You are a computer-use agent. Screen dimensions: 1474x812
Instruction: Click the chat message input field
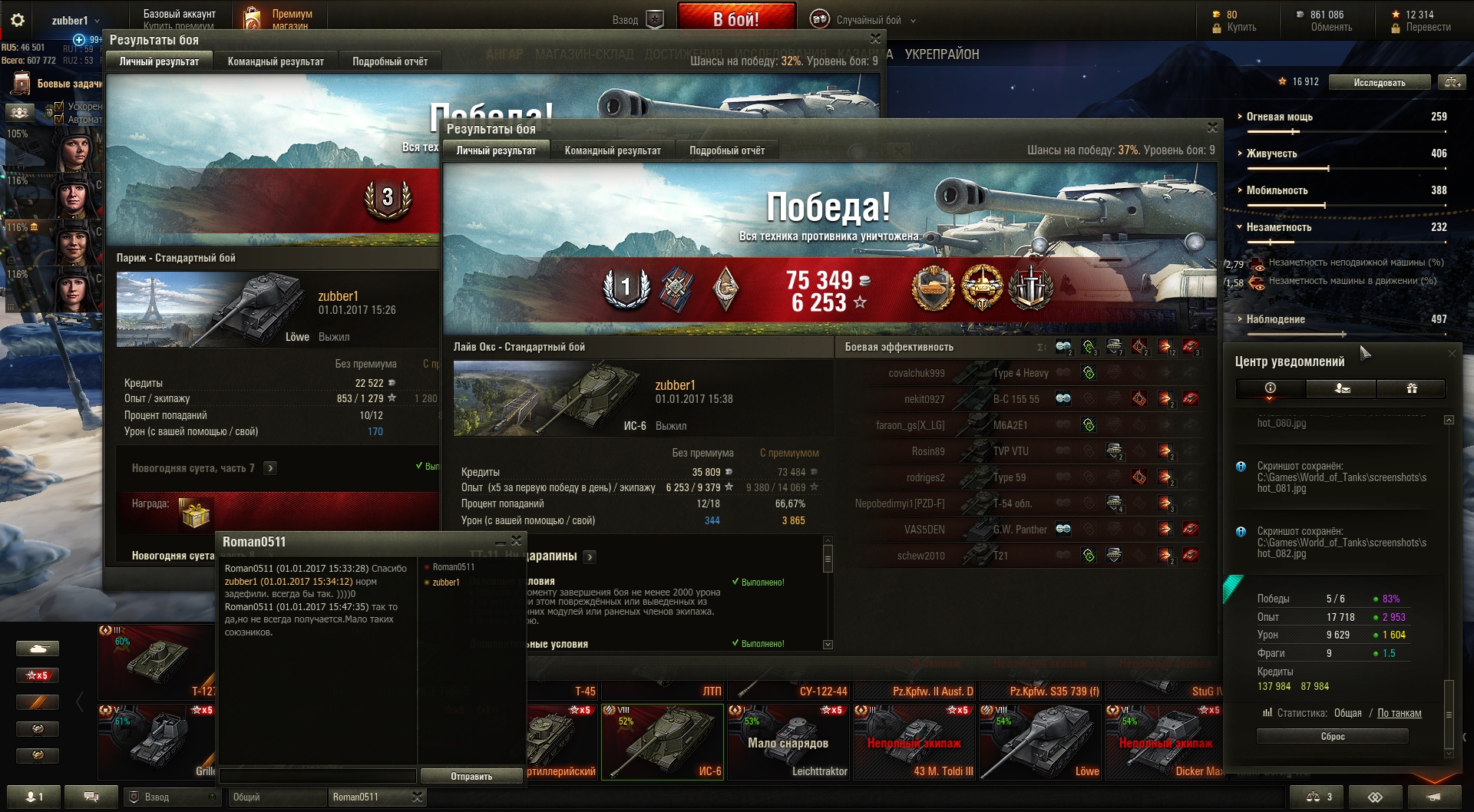318,776
